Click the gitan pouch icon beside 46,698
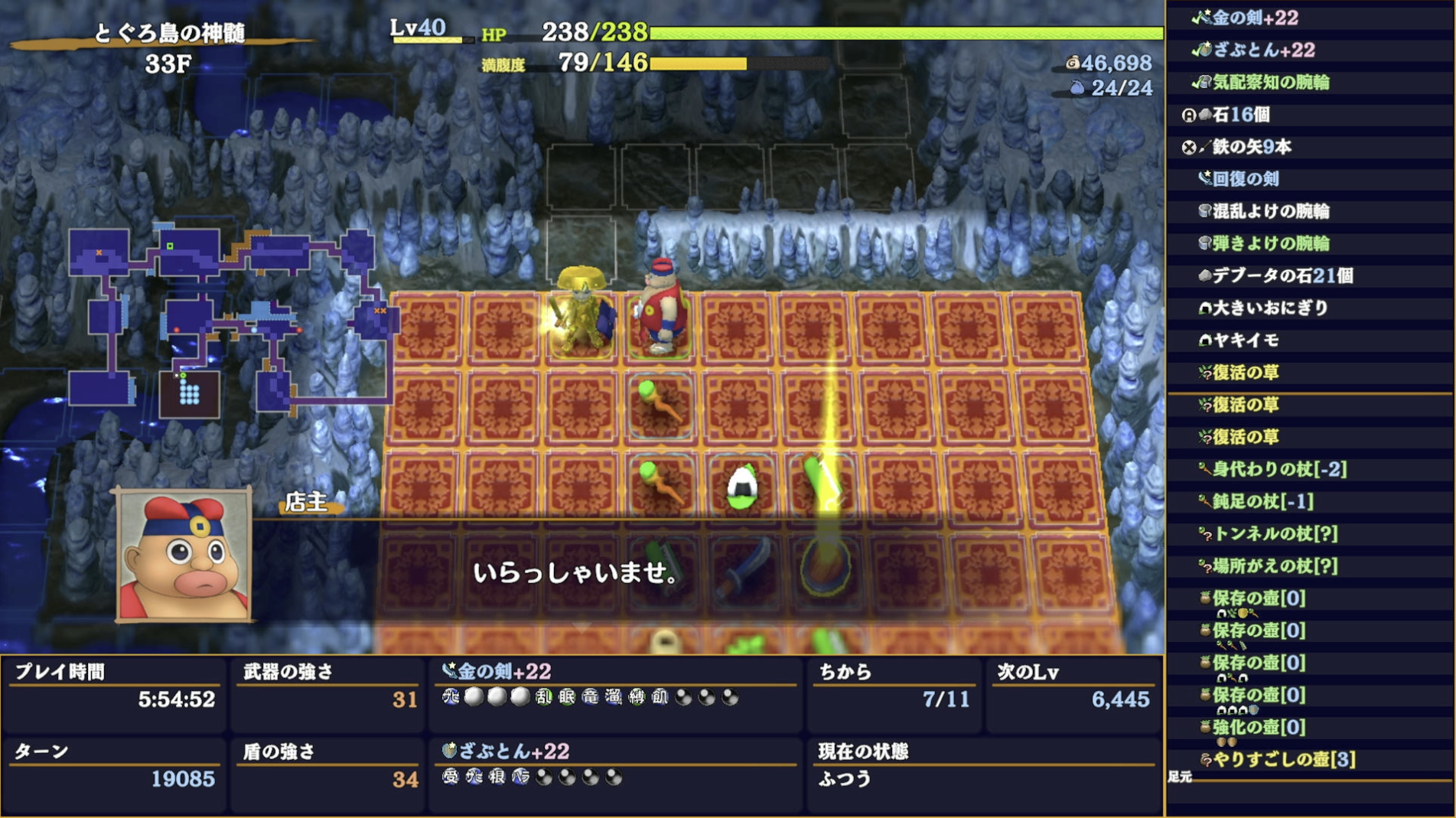Image resolution: width=1456 pixels, height=818 pixels. click(1074, 64)
